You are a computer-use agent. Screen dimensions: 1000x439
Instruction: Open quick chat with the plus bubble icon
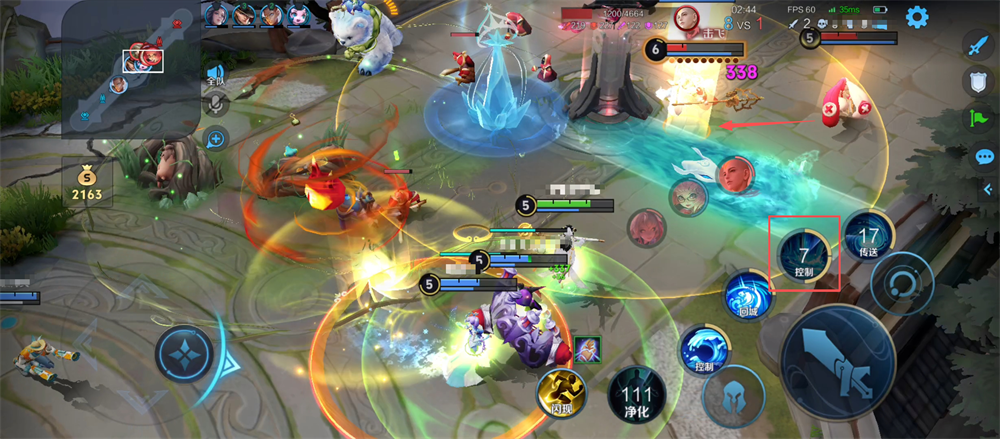click(216, 139)
